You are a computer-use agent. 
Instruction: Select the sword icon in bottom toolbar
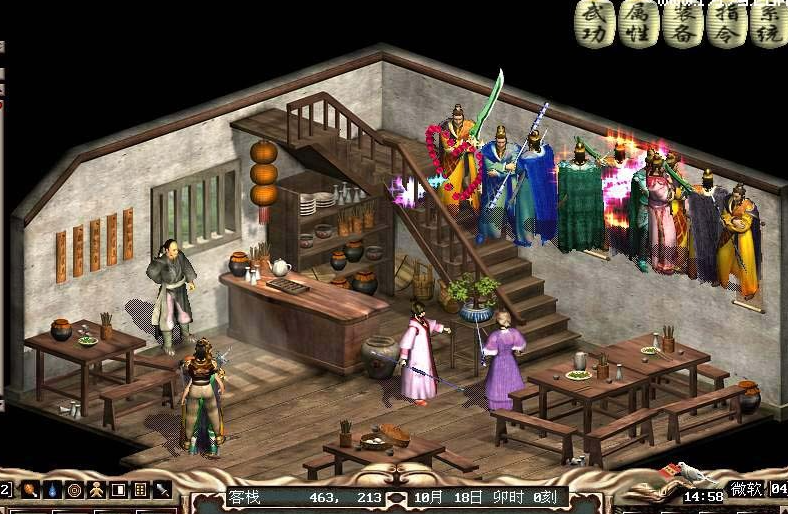point(162,490)
